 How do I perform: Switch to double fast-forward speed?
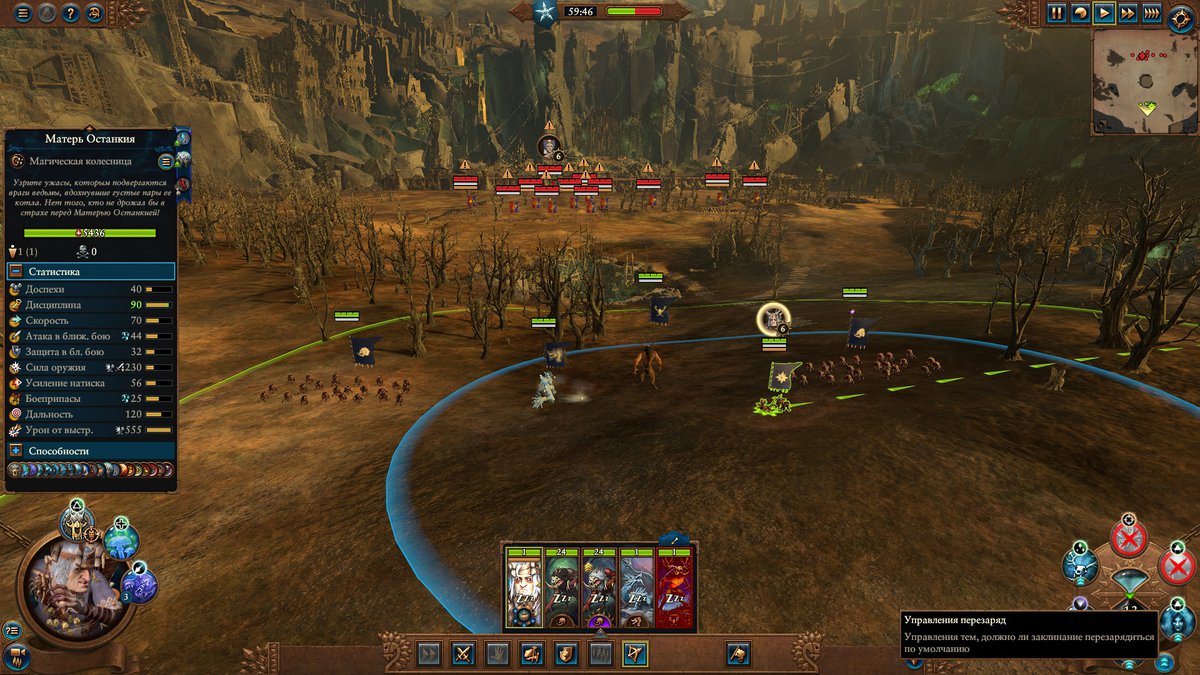[1128, 13]
